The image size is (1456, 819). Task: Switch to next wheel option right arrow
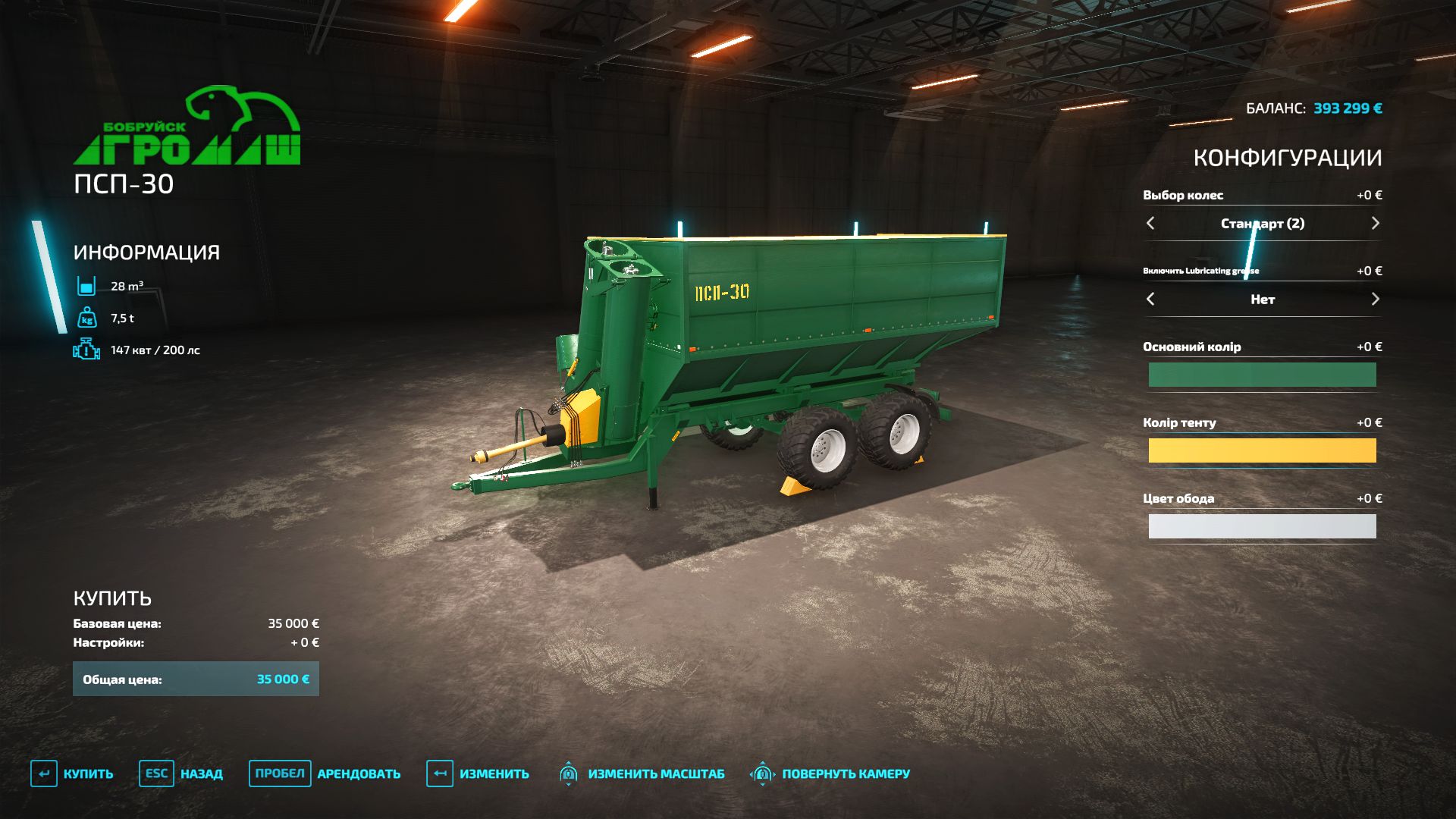pos(1375,223)
